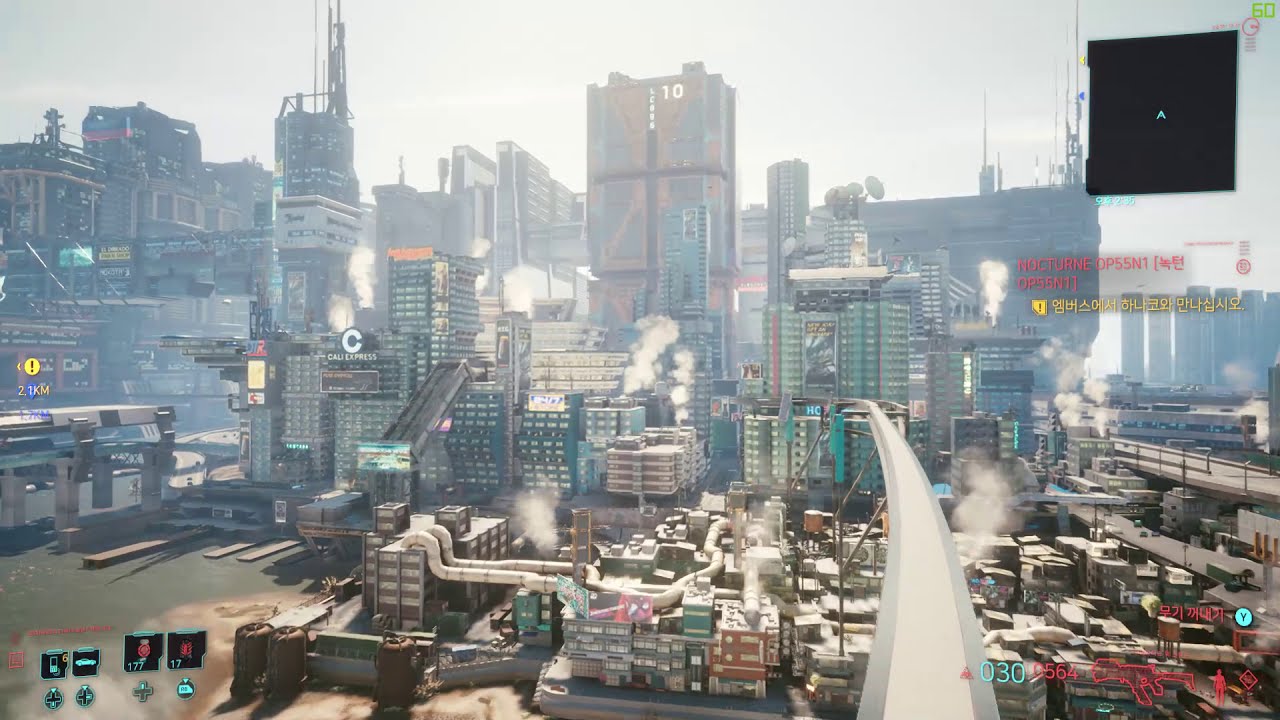Viewport: 1280px width, 720px height.
Task: Select the healing consumable with 177 charges
Action: coord(142,652)
